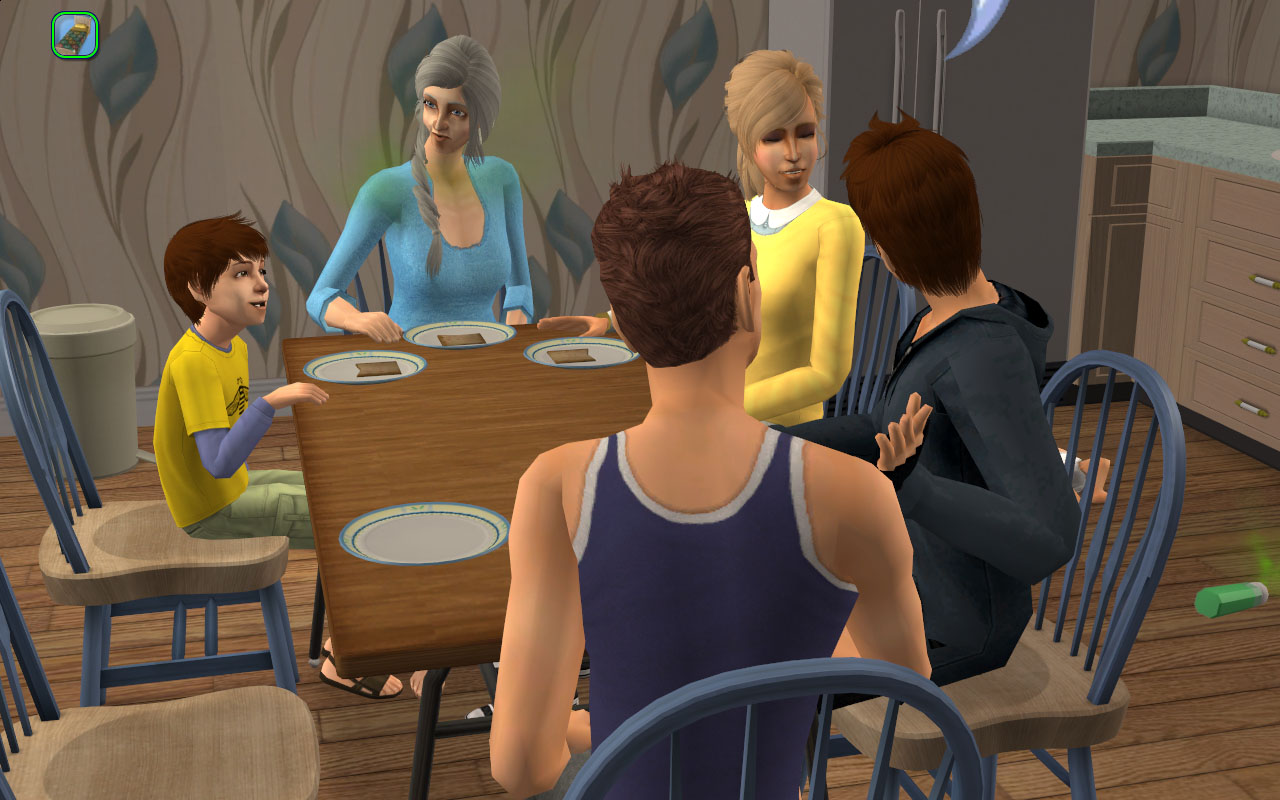Cancel the queued bed action icon
This screenshot has height=800, width=1280.
[74, 35]
